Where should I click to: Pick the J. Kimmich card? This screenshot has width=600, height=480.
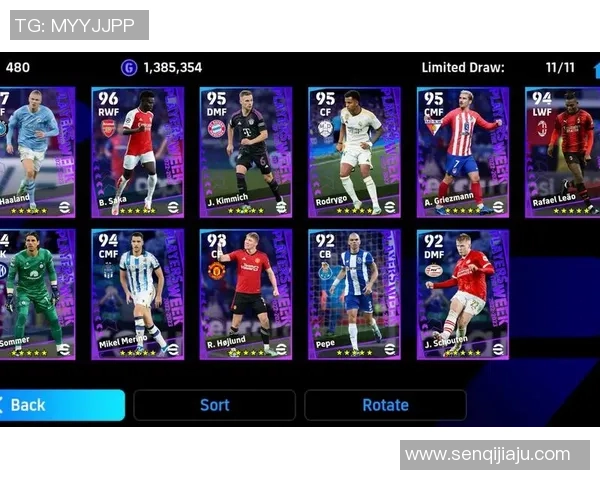246,151
